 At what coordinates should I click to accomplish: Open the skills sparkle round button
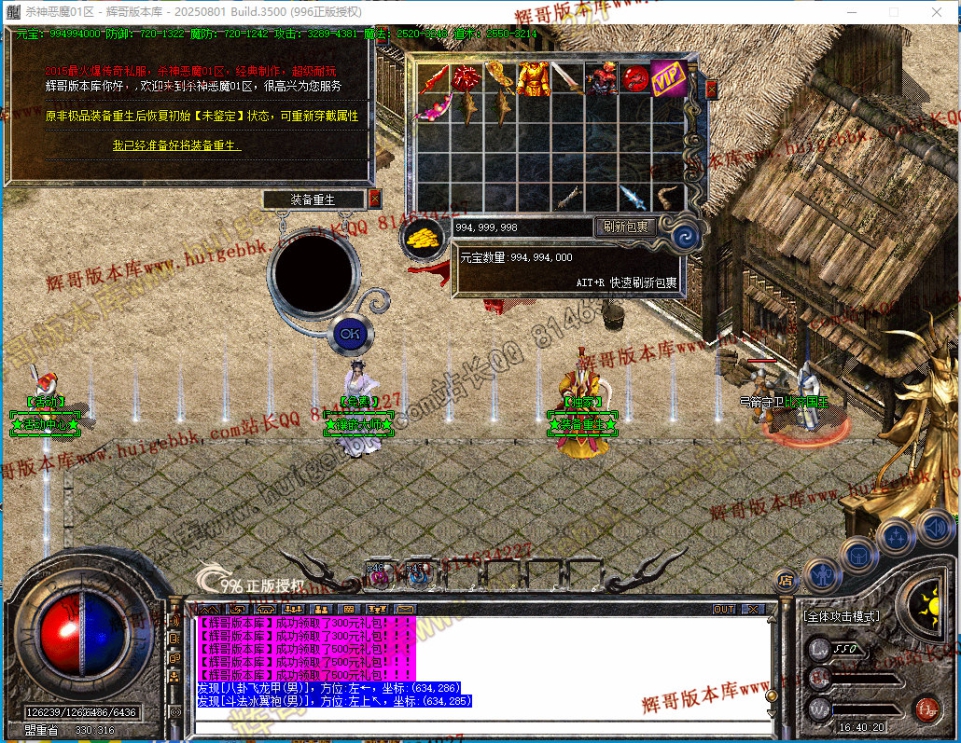tap(895, 536)
